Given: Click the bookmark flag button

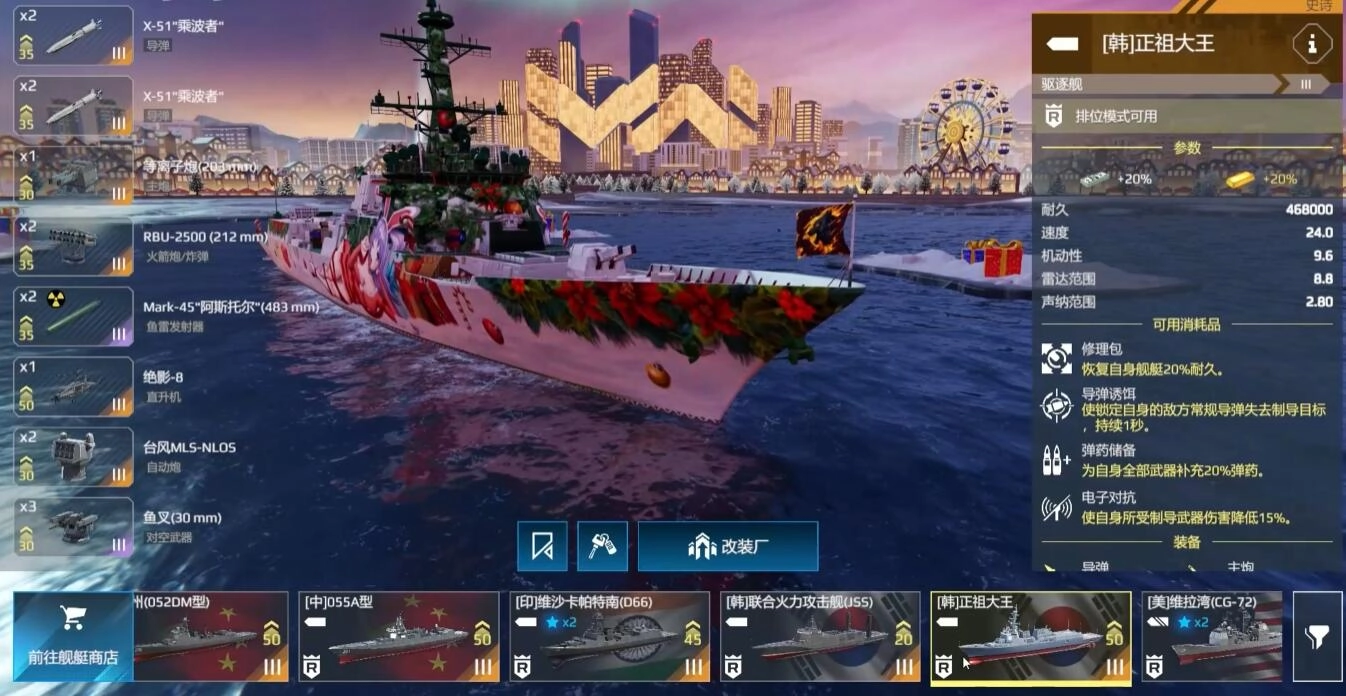Looking at the screenshot, I should coord(542,546).
